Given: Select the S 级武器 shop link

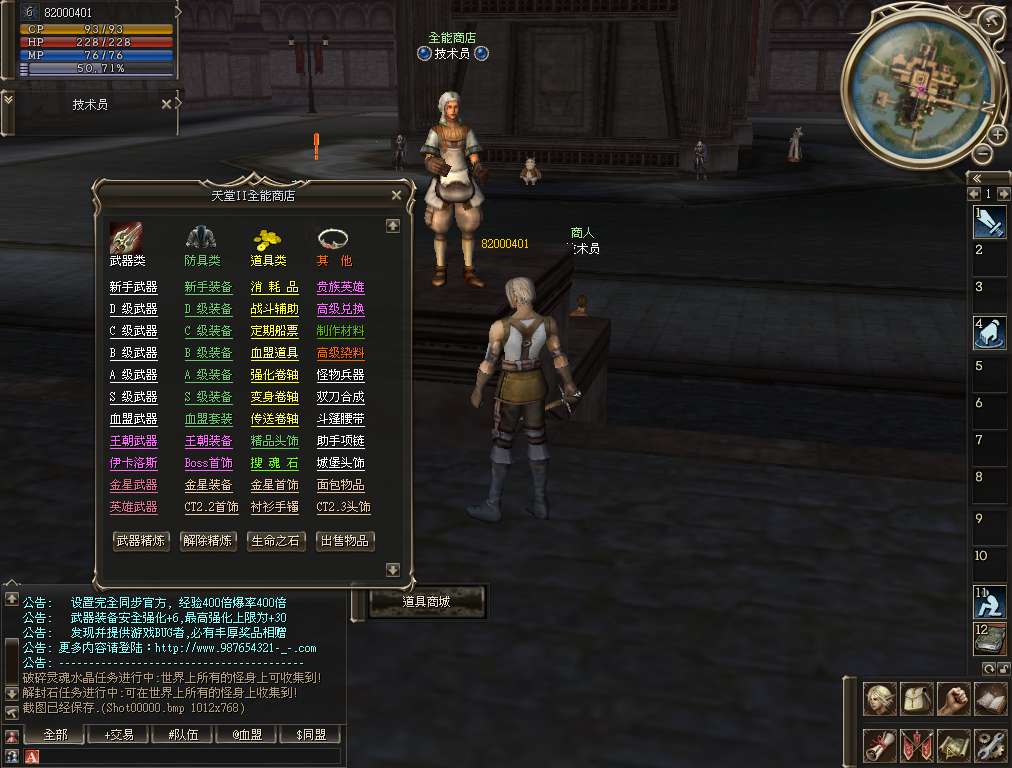Looking at the screenshot, I should click(133, 397).
